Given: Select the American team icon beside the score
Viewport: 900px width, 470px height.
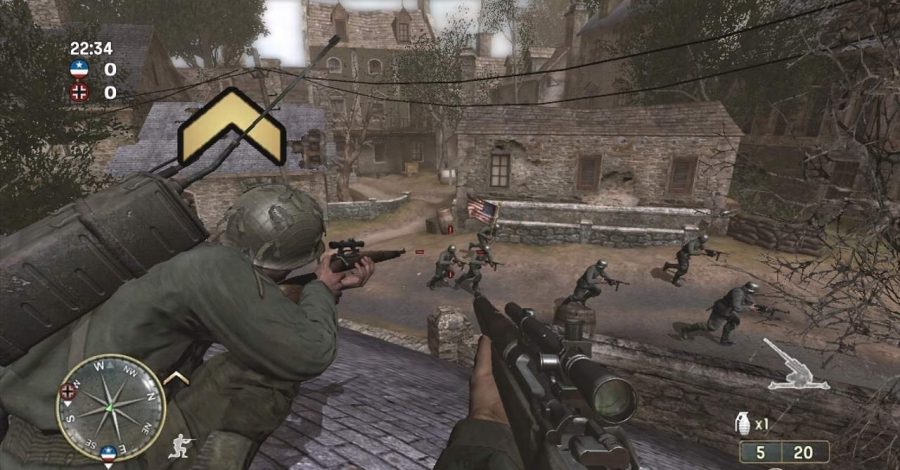Looking at the screenshot, I should pyautogui.click(x=80, y=69).
